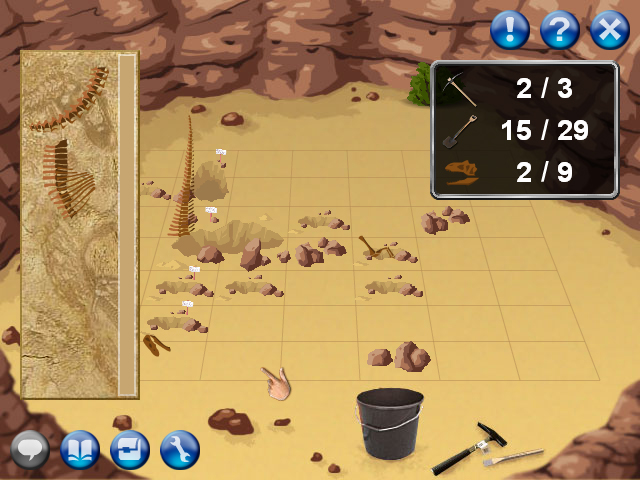Open the speech bubble chat button
The width and height of the screenshot is (640, 480).
click(x=30, y=450)
